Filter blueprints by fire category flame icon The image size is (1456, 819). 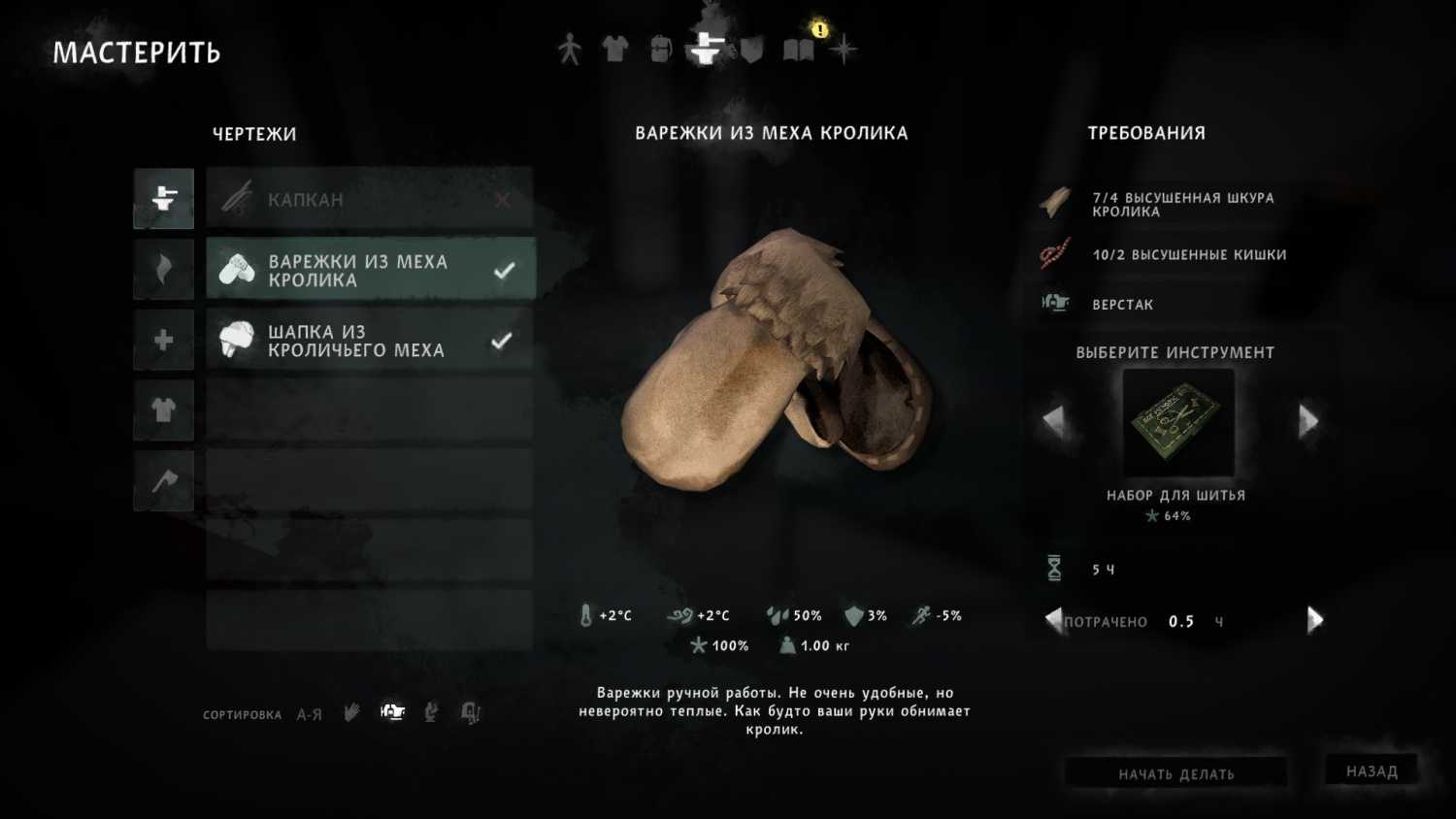pyautogui.click(x=163, y=269)
